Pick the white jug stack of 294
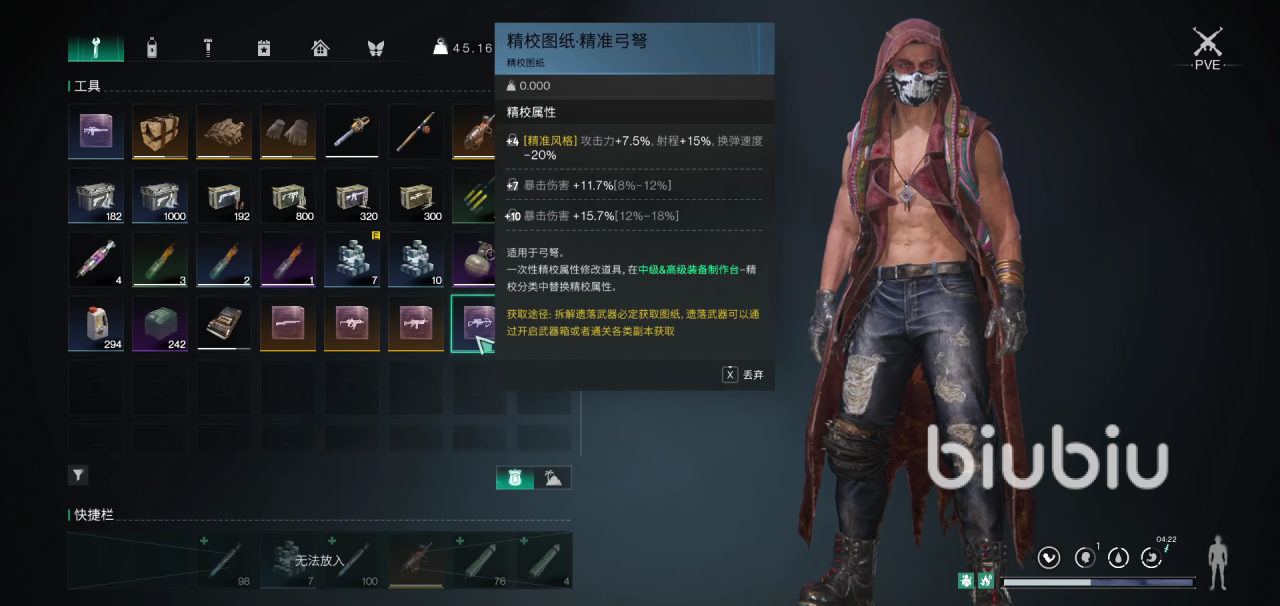Viewport: 1280px width, 606px height. [x=96, y=323]
